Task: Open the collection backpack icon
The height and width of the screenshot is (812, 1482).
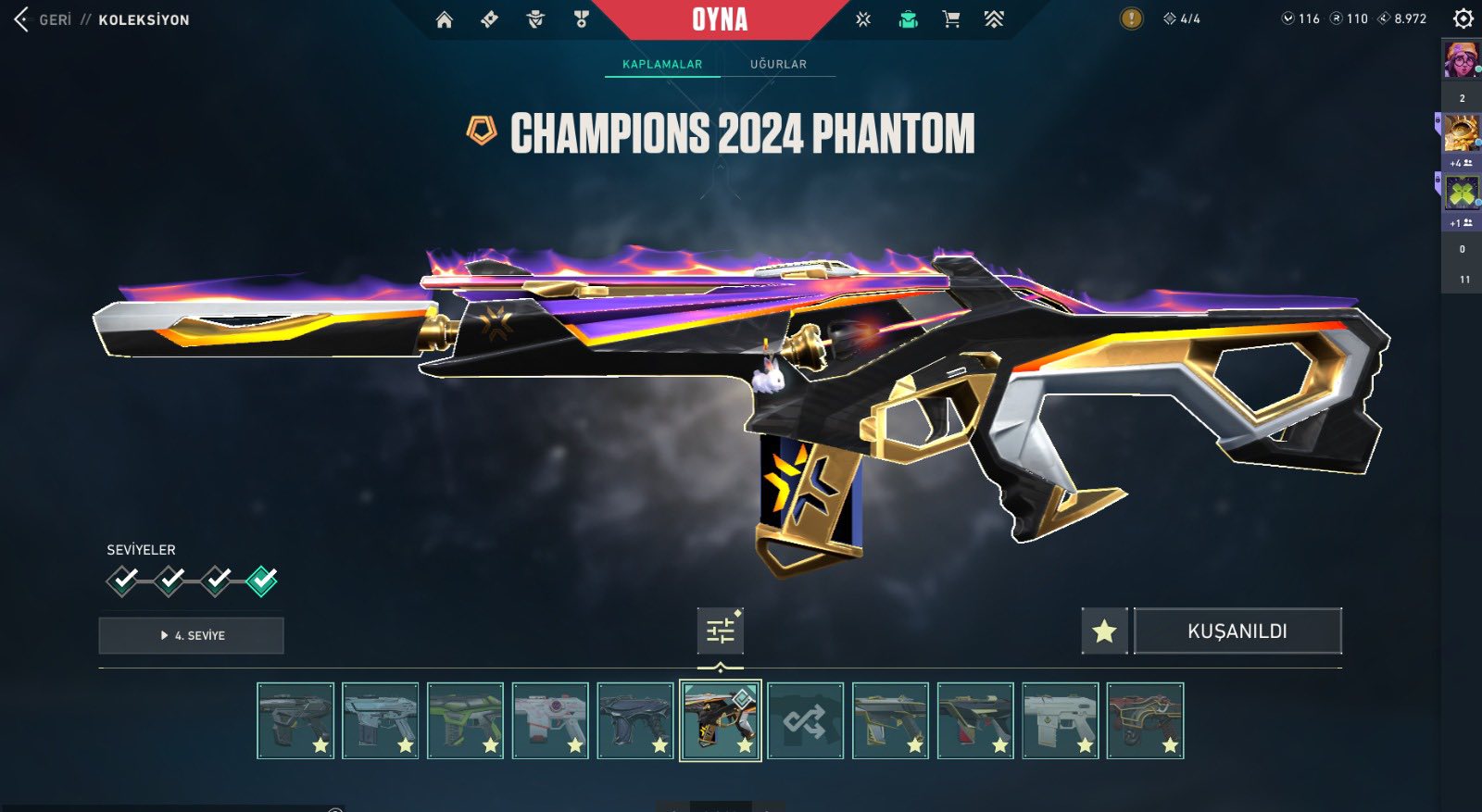Action: pos(909,19)
